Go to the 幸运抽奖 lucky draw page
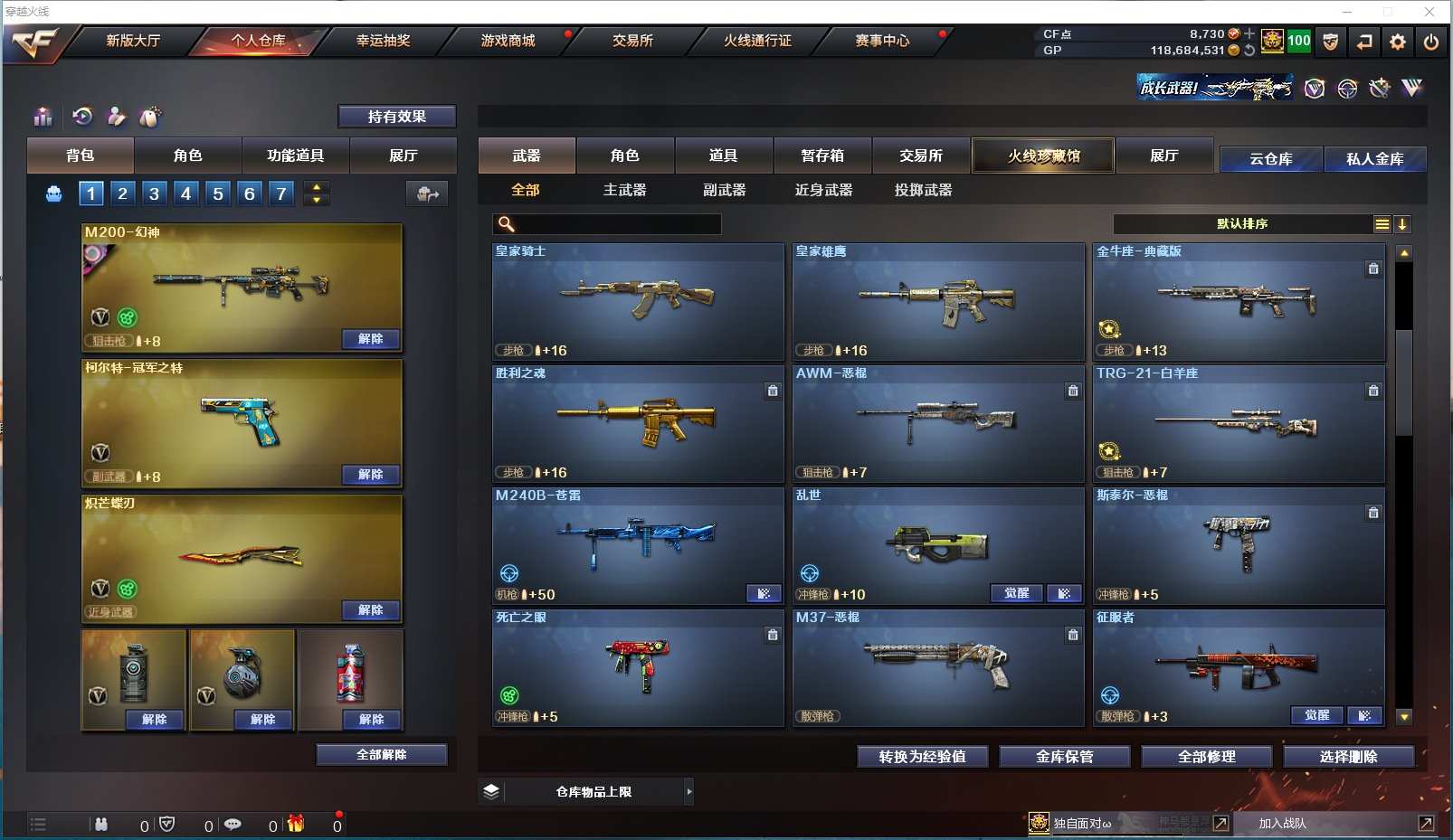The width and height of the screenshot is (1453, 840). pyautogui.click(x=383, y=41)
